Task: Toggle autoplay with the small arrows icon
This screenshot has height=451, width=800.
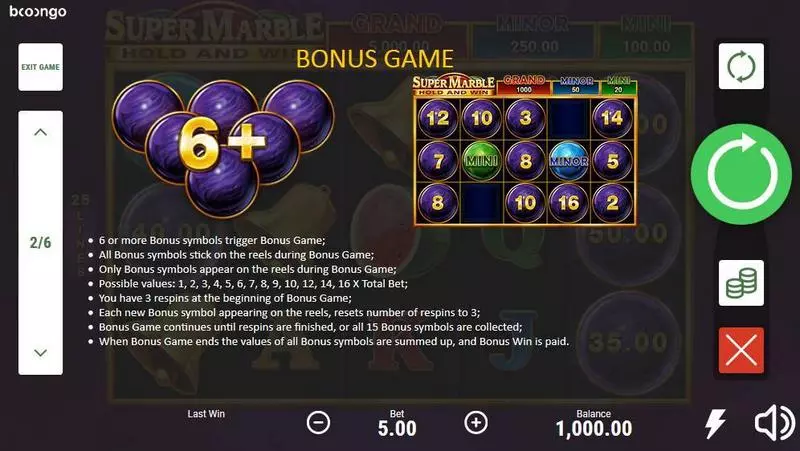Action: 741,68
